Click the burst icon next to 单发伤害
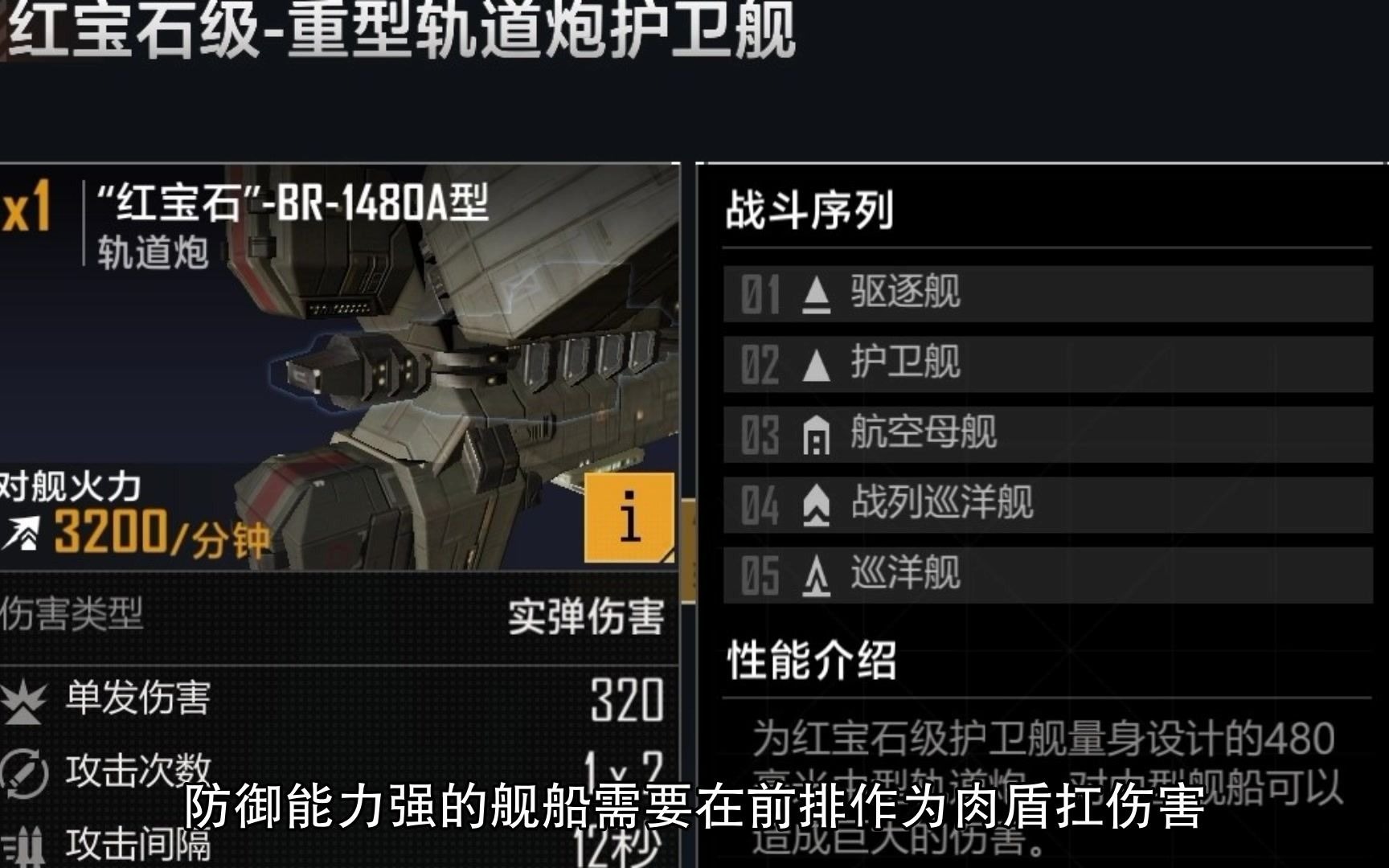Image resolution: width=1389 pixels, height=868 pixels. coord(24,703)
